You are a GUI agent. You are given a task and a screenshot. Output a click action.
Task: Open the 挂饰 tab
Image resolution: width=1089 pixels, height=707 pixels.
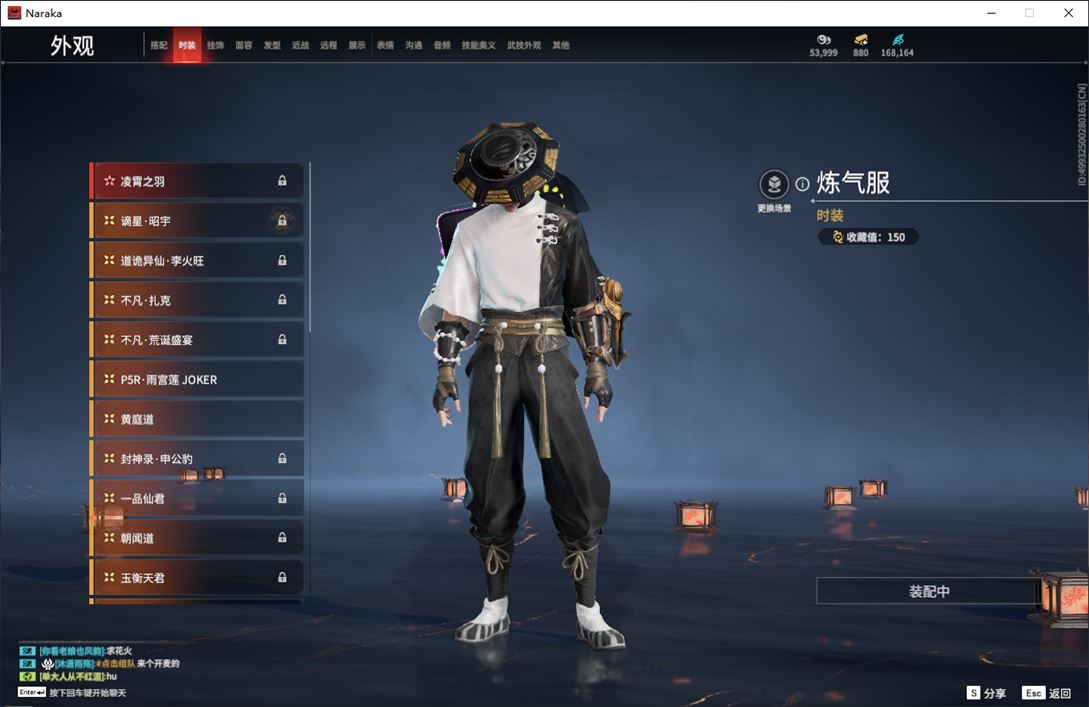coord(215,46)
